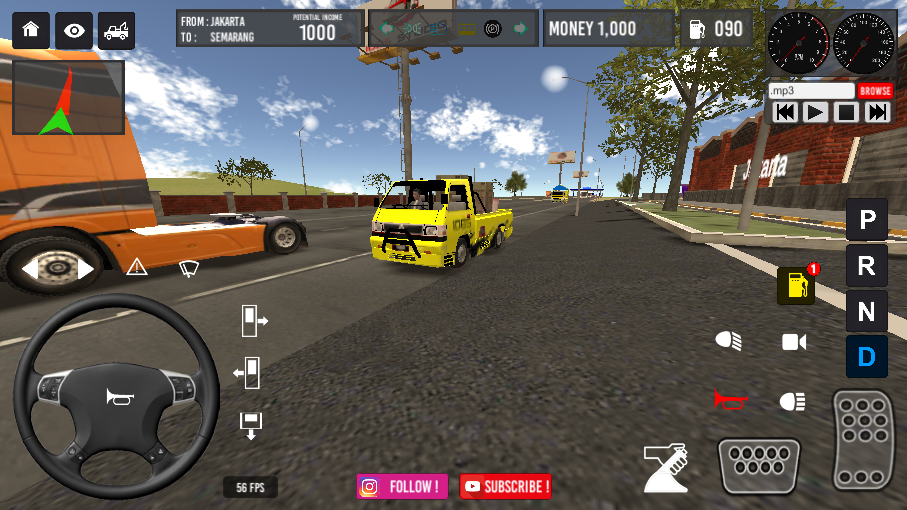Click the Instagram Follow button

click(x=402, y=487)
